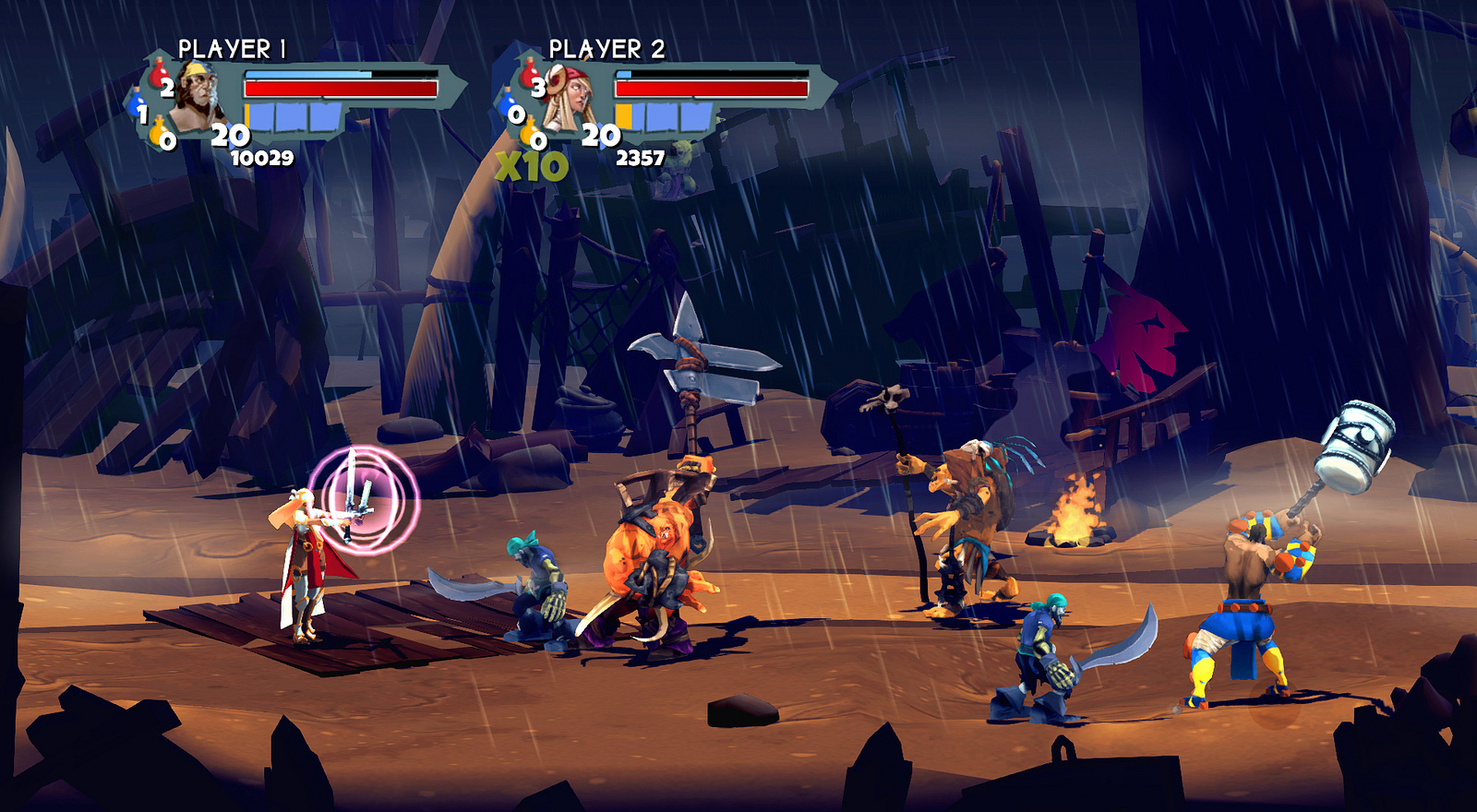Click the red potion icon in Player 2's HUD

(x=529, y=74)
